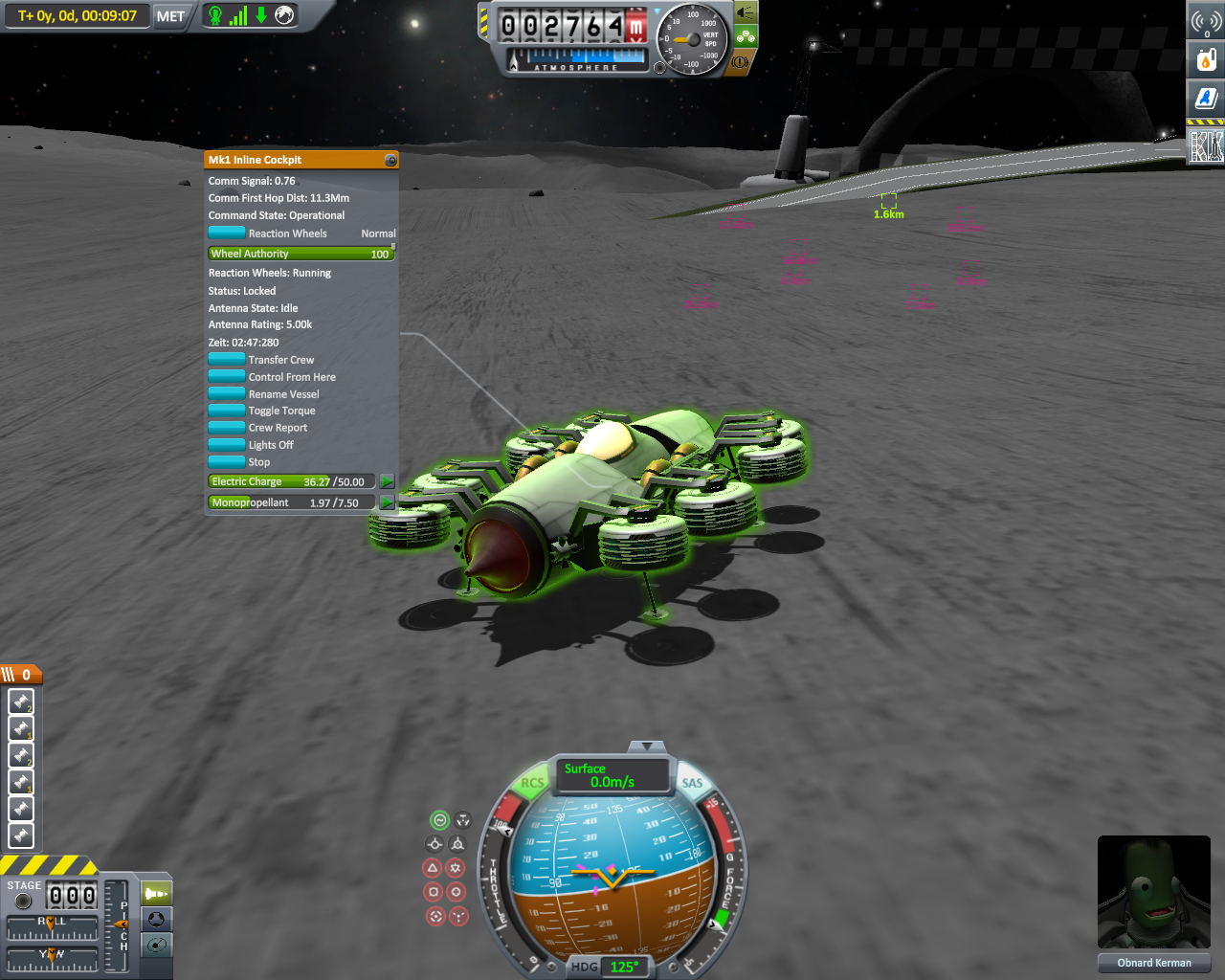This screenshot has width=1225, height=980.
Task: Toggle the MET time display mode
Action: pyautogui.click(x=170, y=16)
